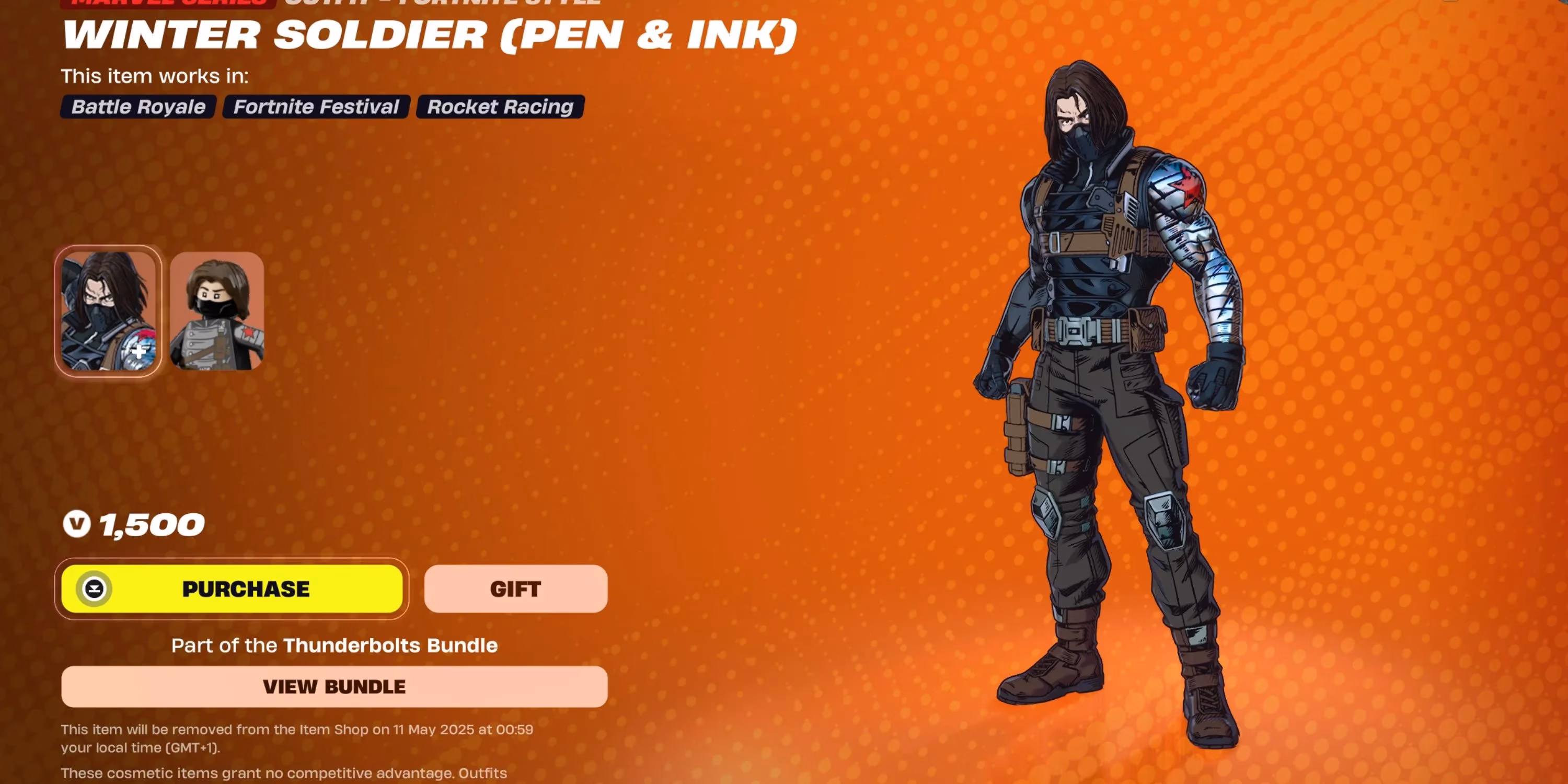
Task: Click the Thunderbolts Bundle link
Action: point(391,645)
